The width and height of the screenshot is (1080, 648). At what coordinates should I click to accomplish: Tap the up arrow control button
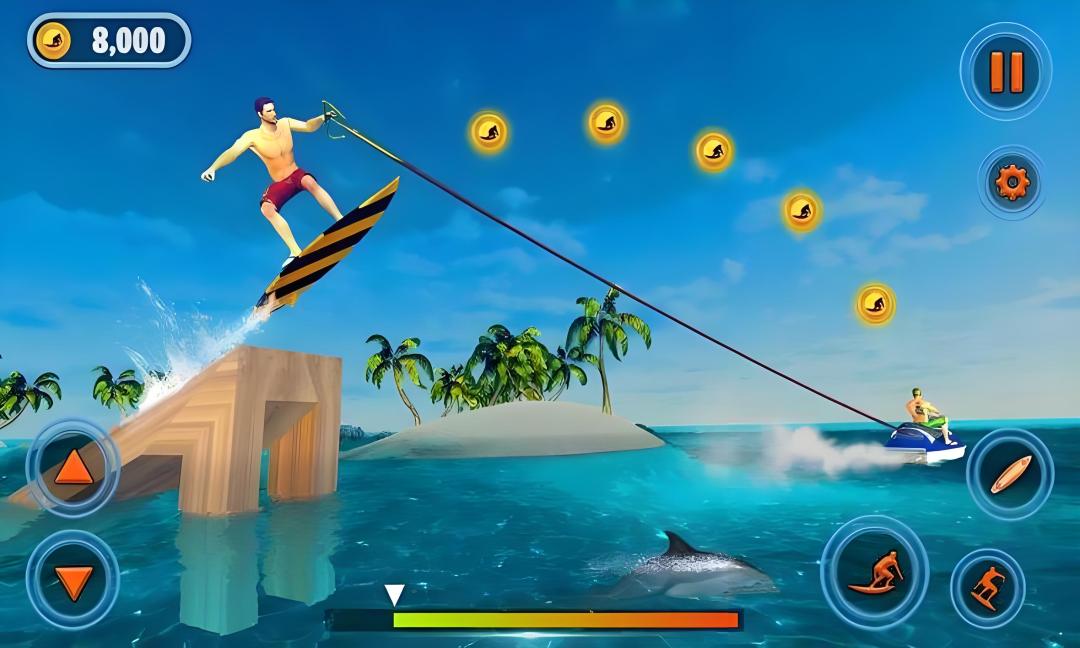(73, 467)
